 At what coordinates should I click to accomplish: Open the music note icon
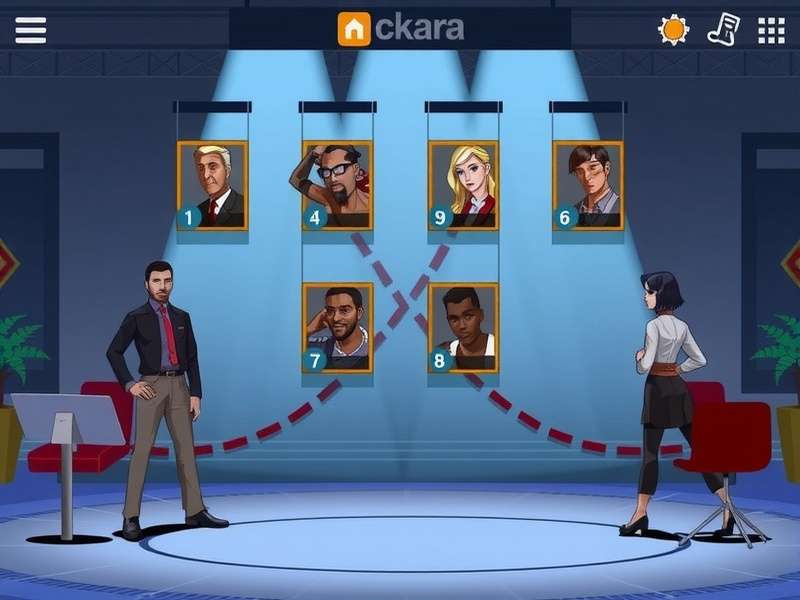[x=723, y=29]
